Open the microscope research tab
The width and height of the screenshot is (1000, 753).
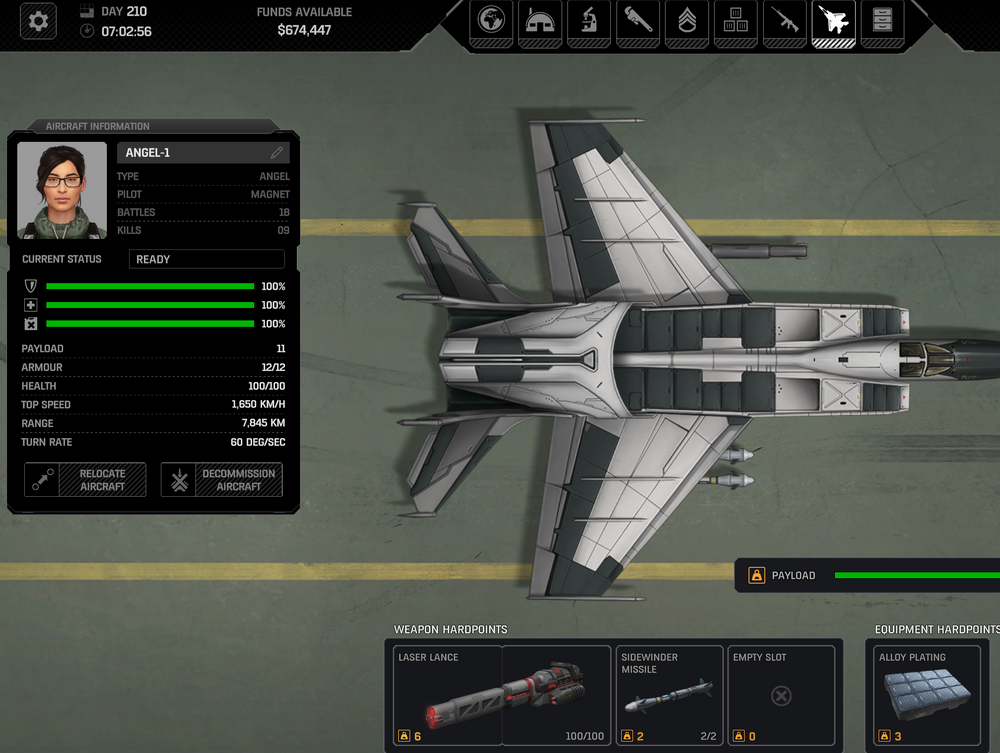pyautogui.click(x=589, y=21)
